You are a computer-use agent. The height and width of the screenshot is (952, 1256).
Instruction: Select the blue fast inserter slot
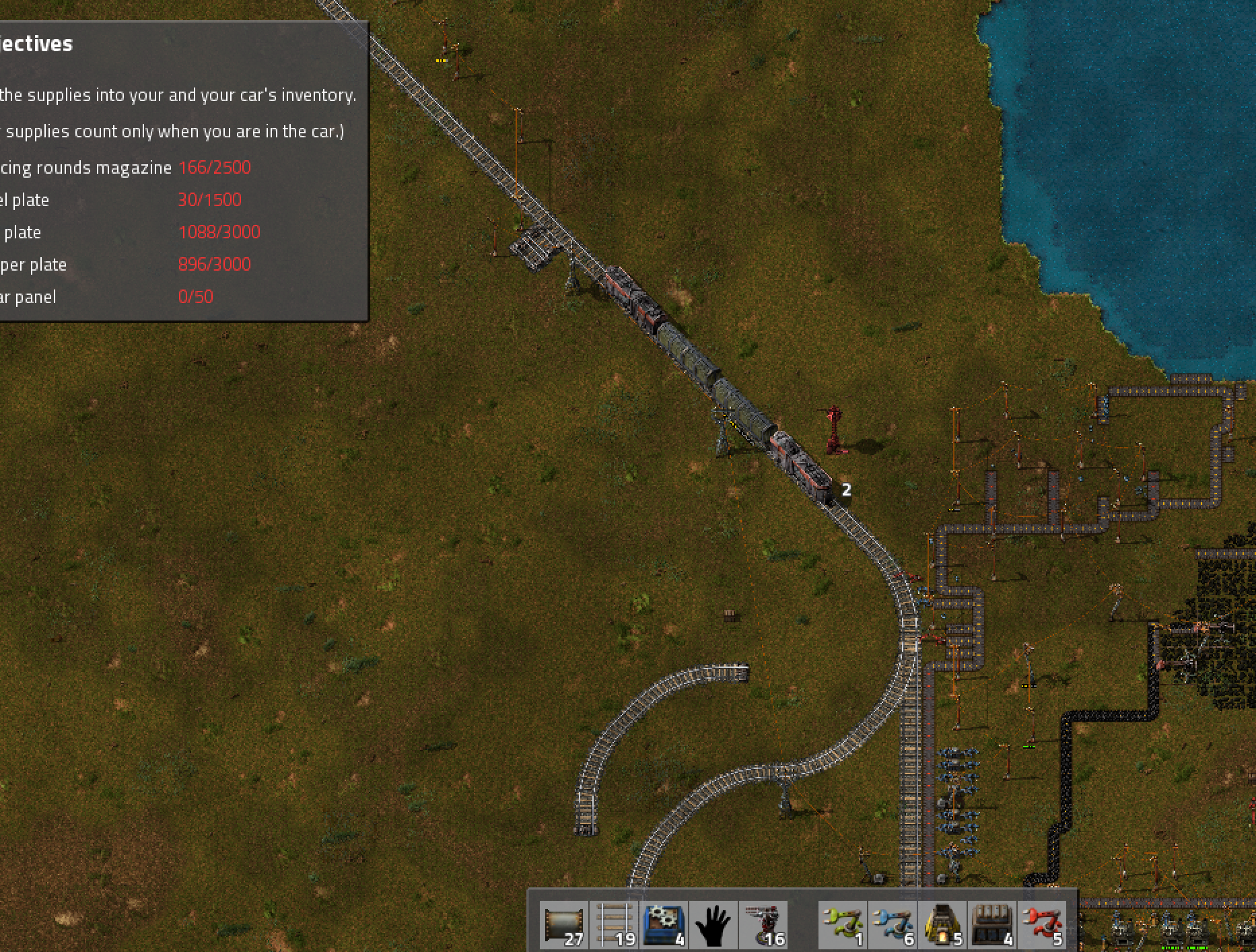893,925
